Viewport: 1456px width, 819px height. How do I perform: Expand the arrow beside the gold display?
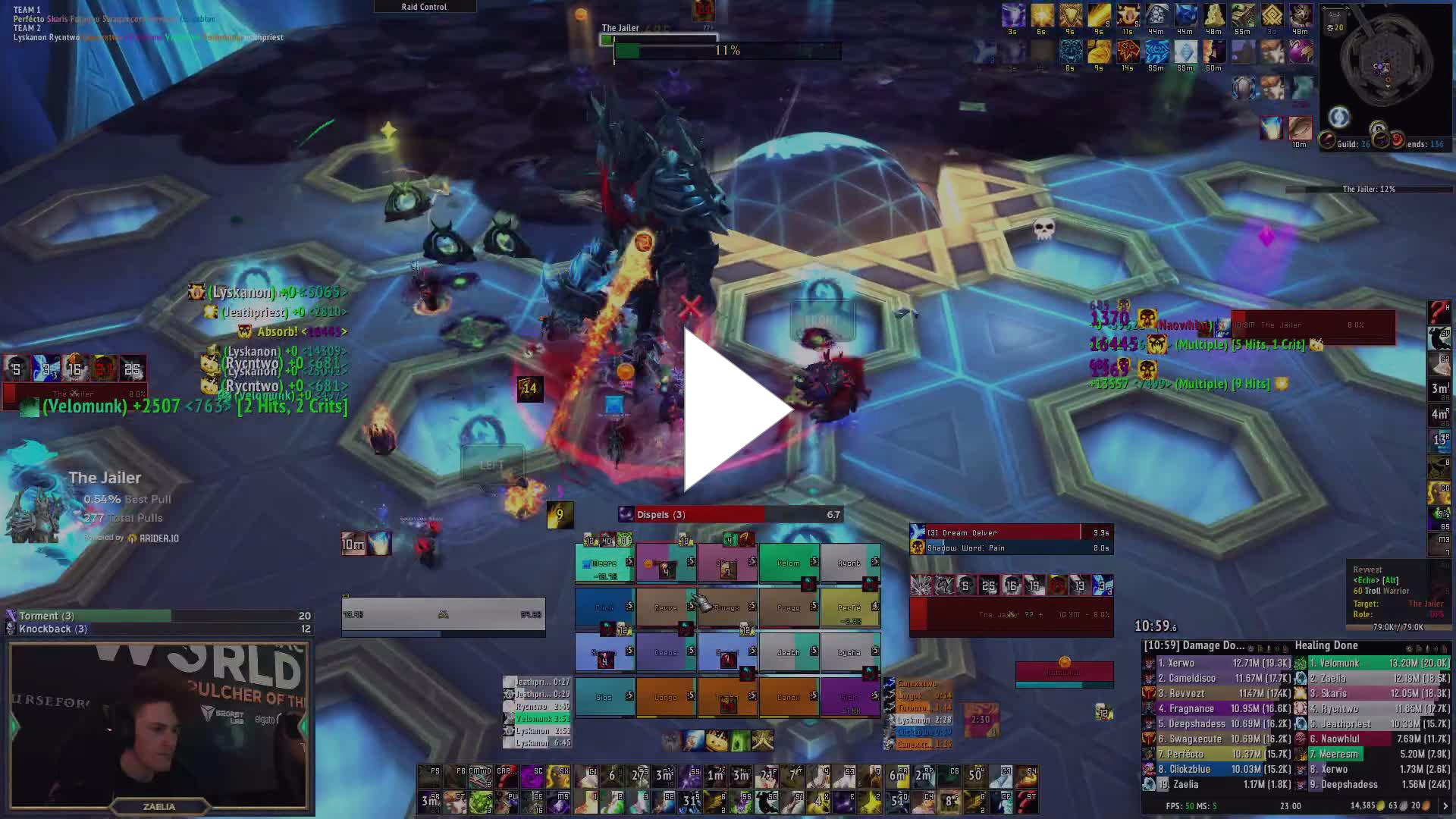point(1445,805)
